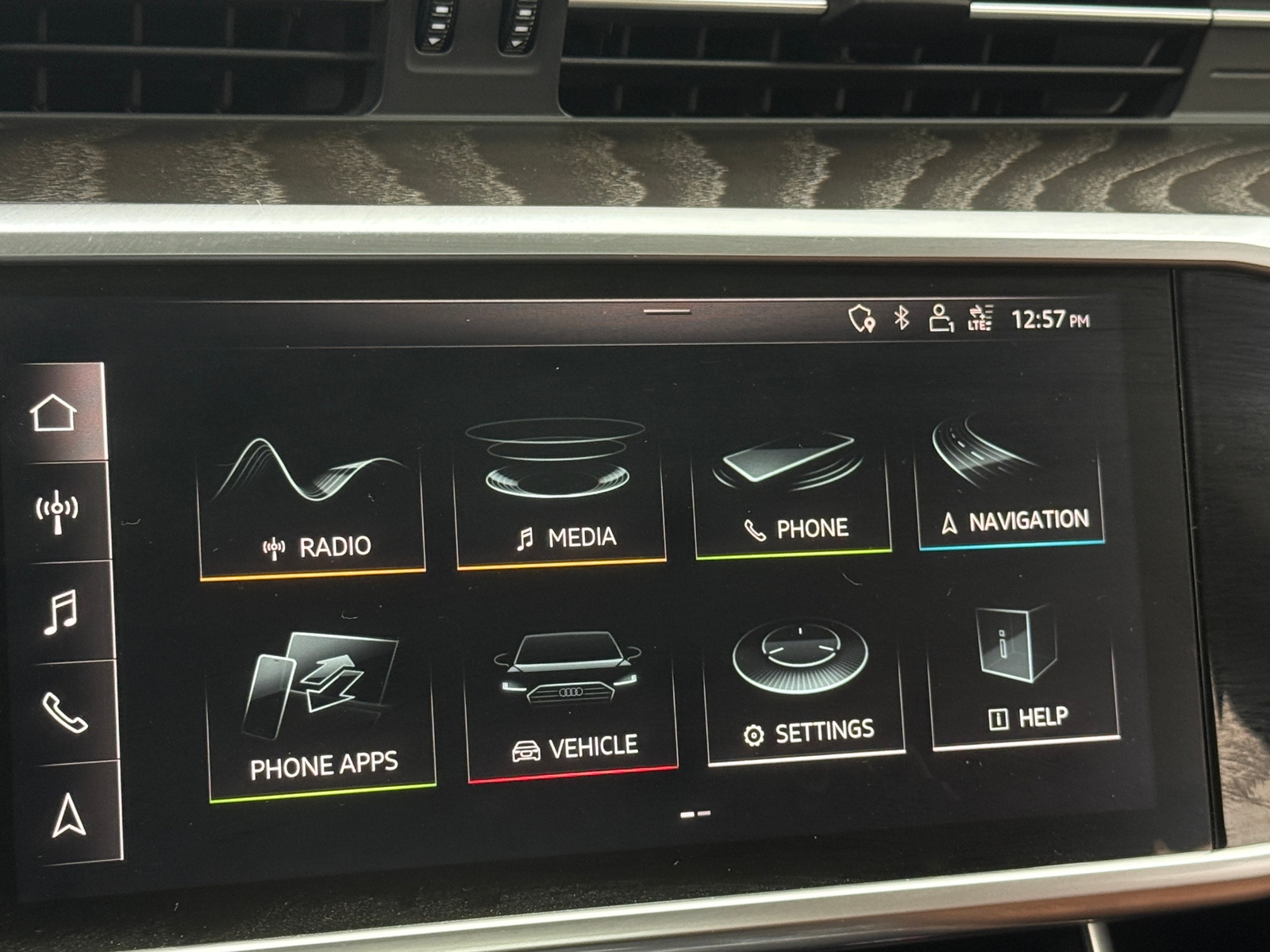
Task: Tap the Bluetooth status icon
Action: point(901,317)
